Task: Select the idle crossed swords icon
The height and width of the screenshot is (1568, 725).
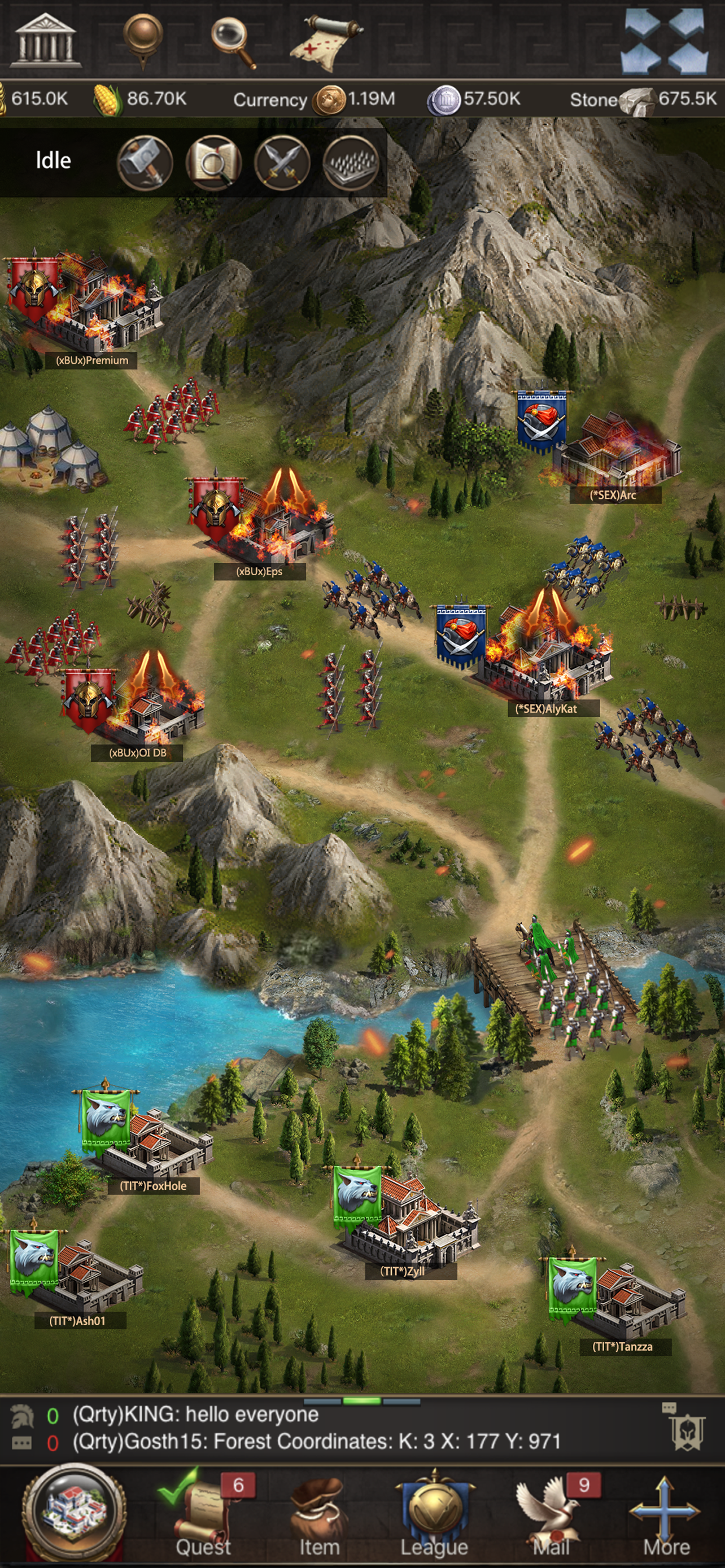Action: click(282, 163)
